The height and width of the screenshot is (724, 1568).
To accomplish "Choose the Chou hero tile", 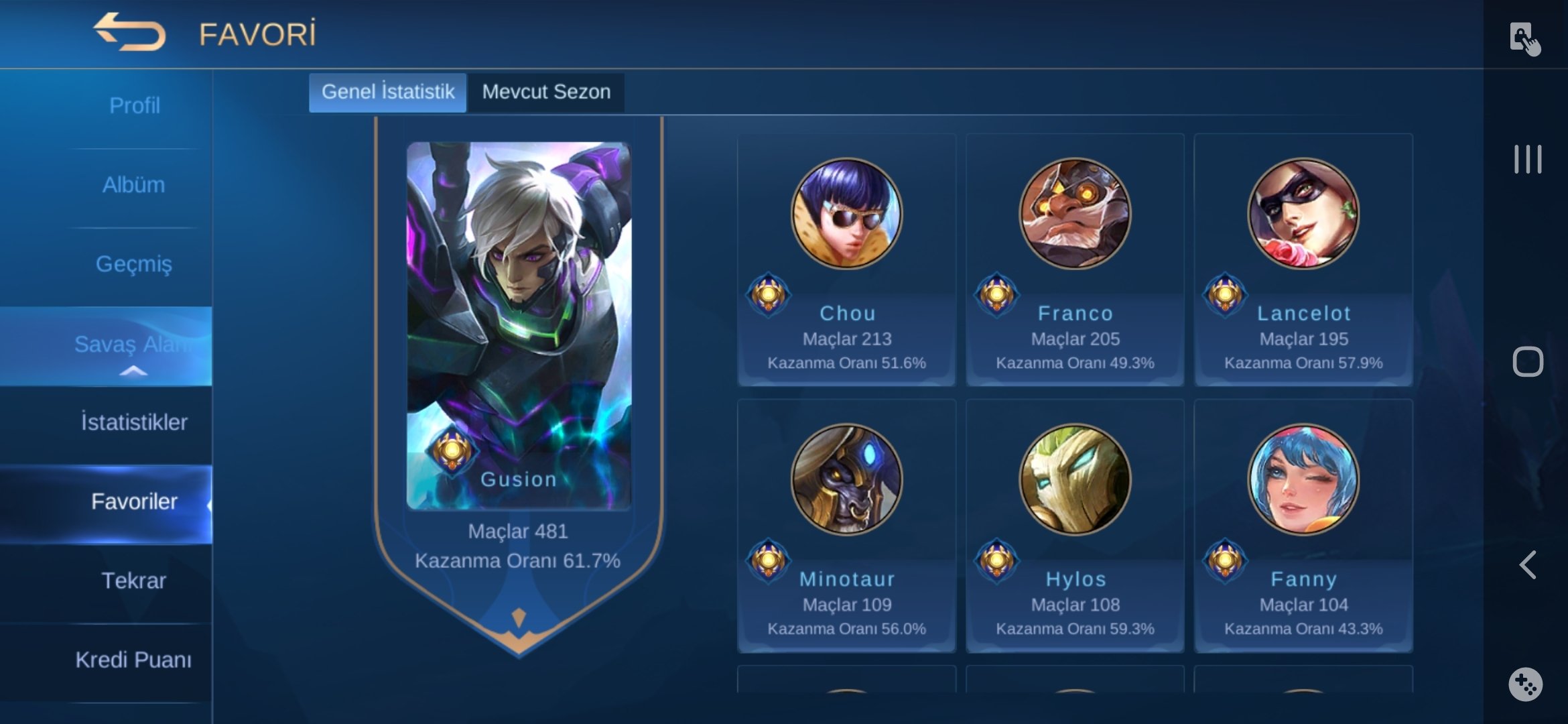I will click(846, 260).
